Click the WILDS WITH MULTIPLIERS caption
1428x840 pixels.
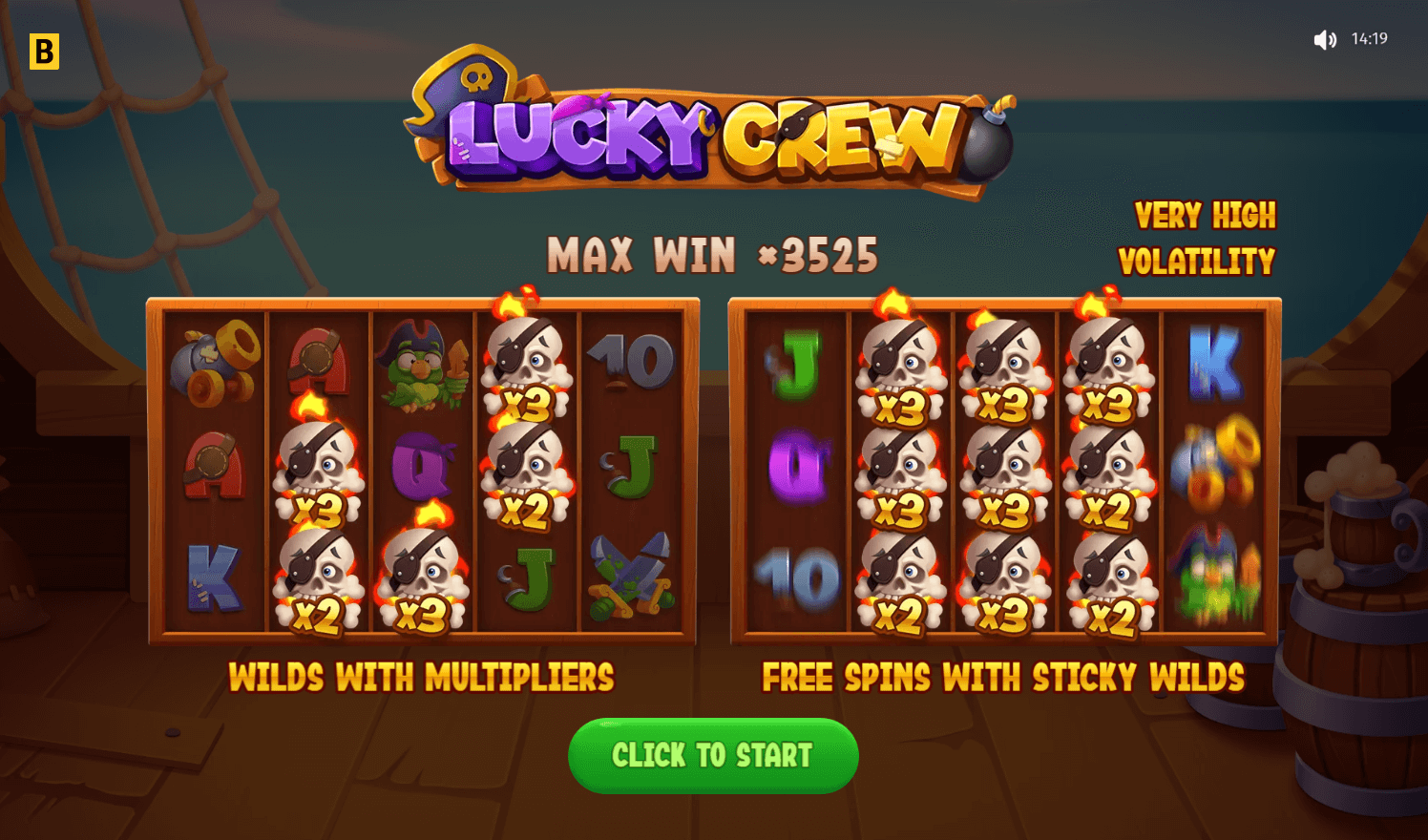coord(423,679)
